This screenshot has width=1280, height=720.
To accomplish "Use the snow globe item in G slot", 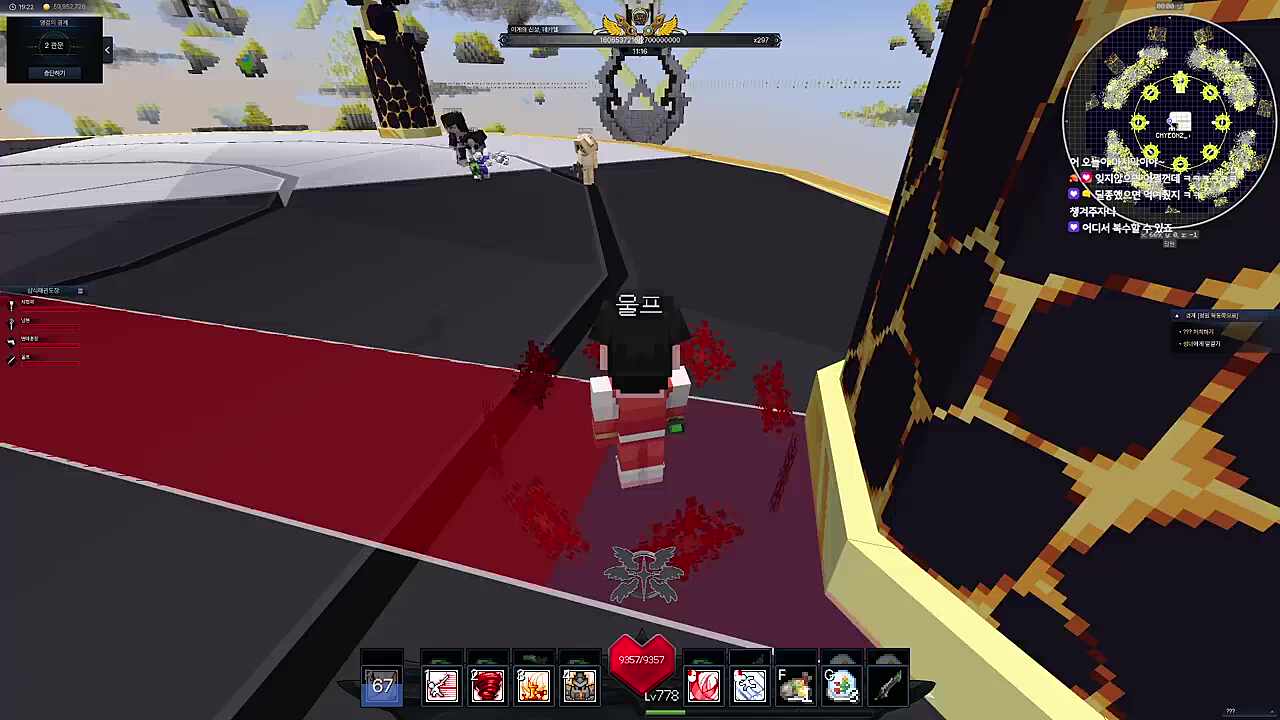I will pos(841,686).
